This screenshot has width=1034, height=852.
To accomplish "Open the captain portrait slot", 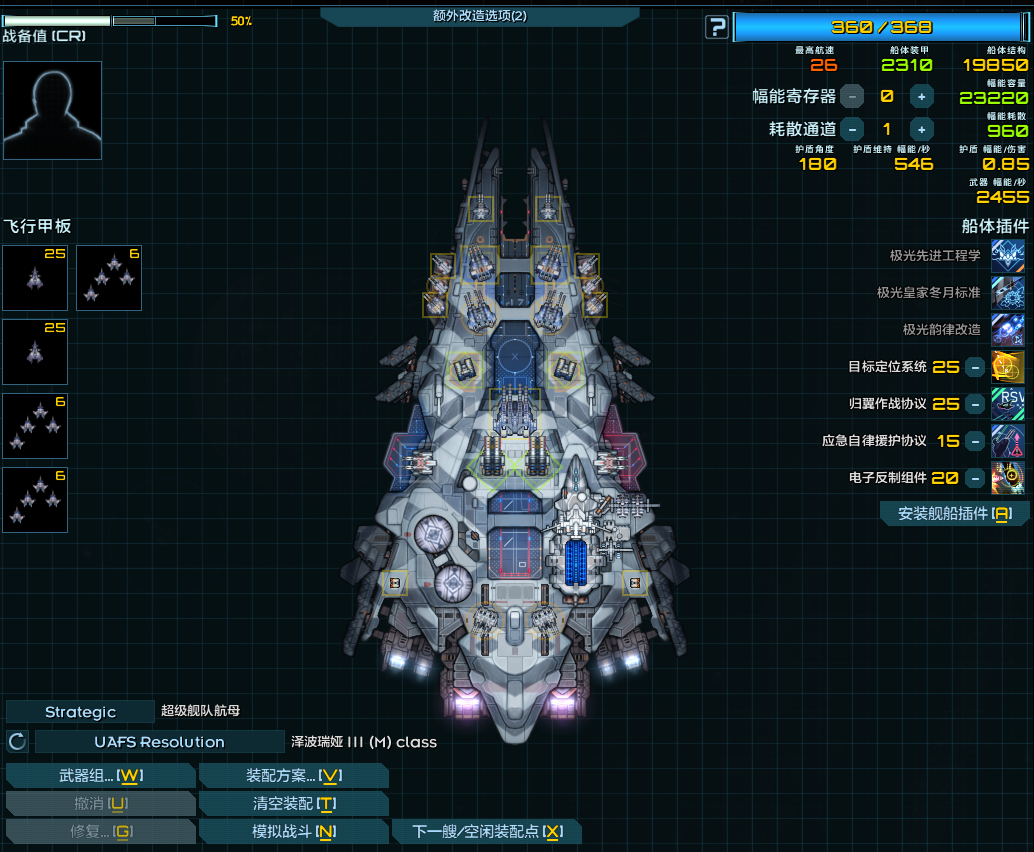I will 52,110.
